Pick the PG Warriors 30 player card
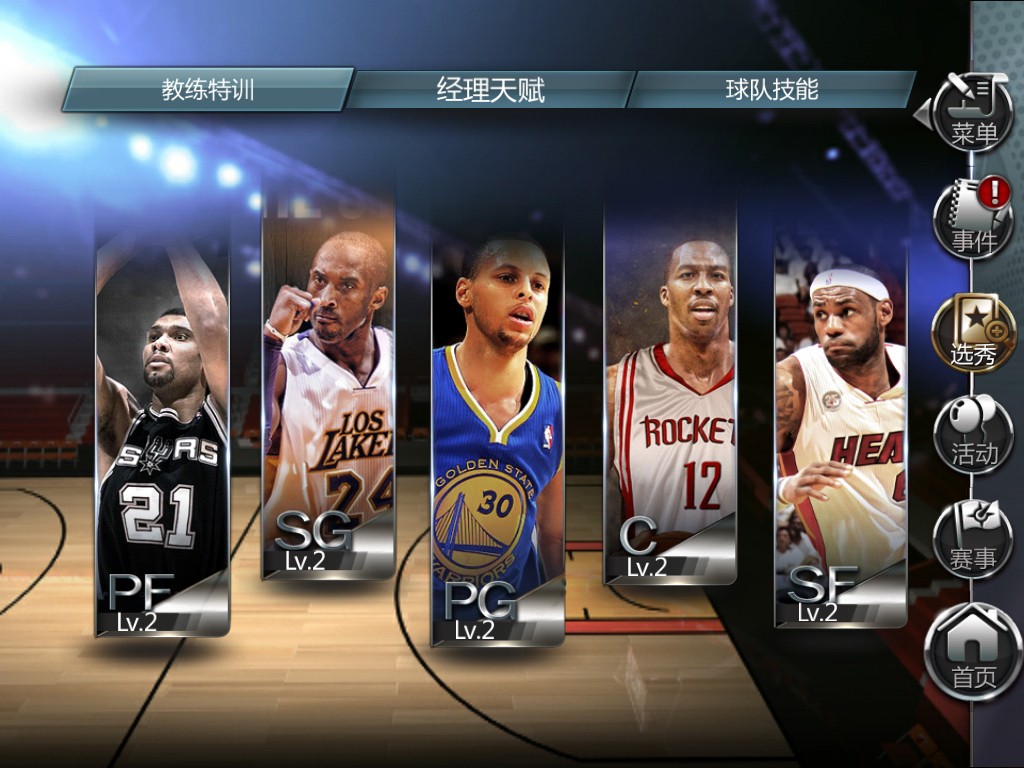Screen dimensions: 1024x768 point(497,440)
